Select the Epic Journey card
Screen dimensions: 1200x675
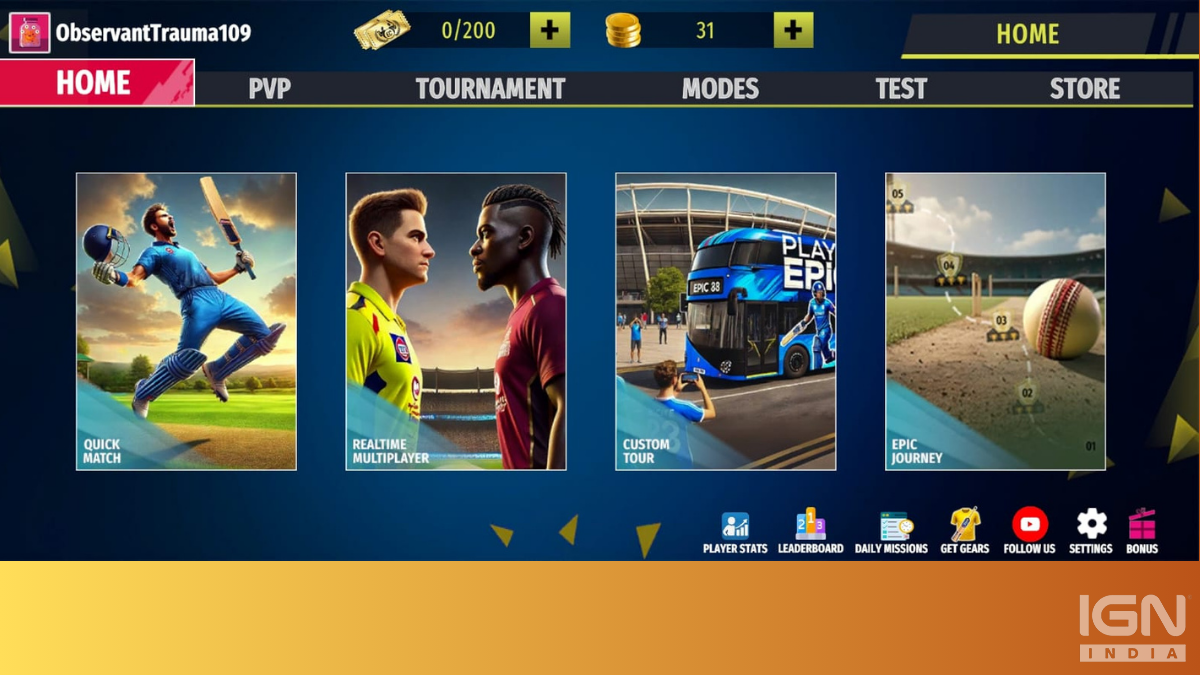coord(996,321)
